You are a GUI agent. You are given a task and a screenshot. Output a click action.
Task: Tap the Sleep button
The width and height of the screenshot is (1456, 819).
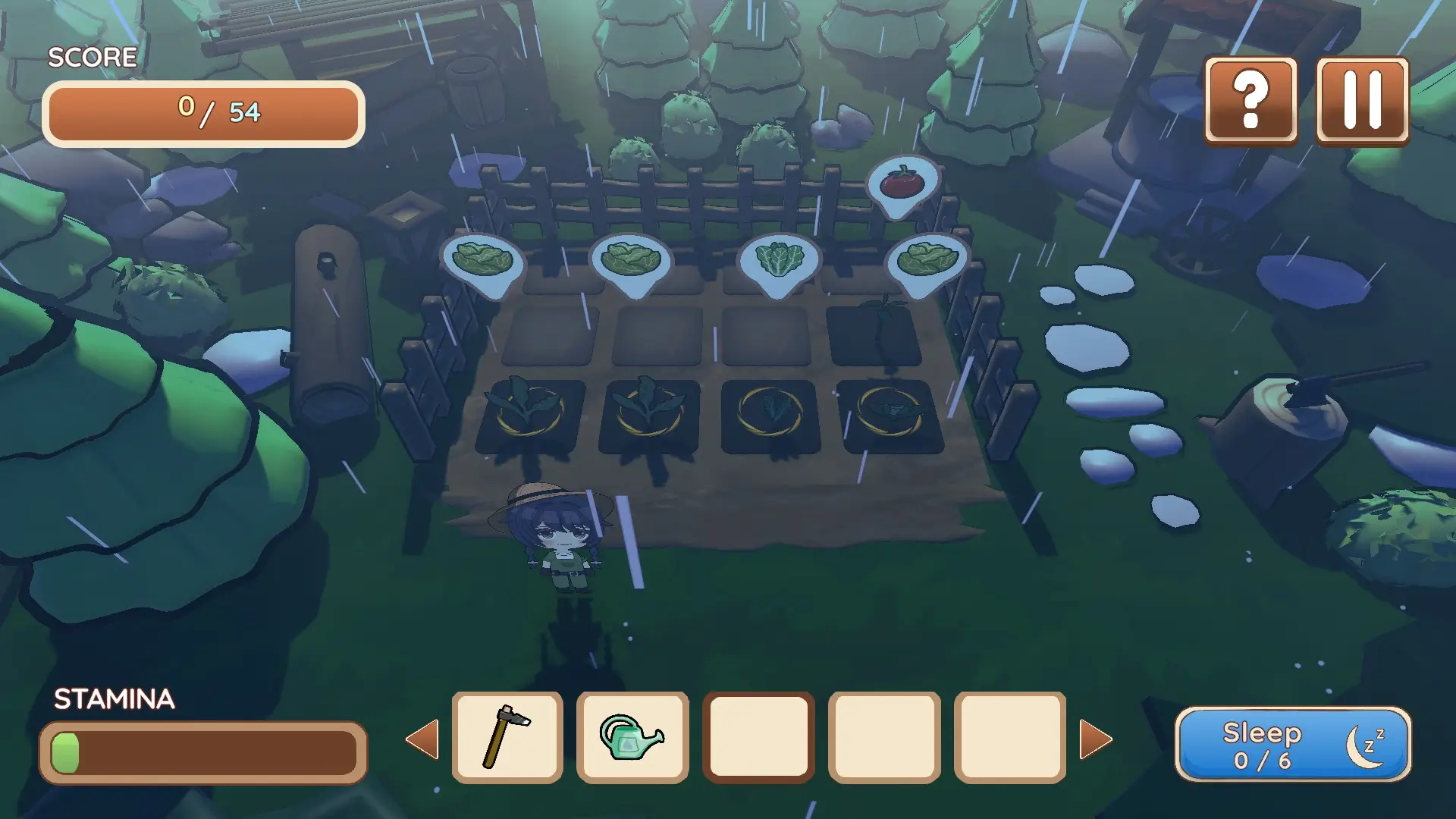(x=1292, y=744)
